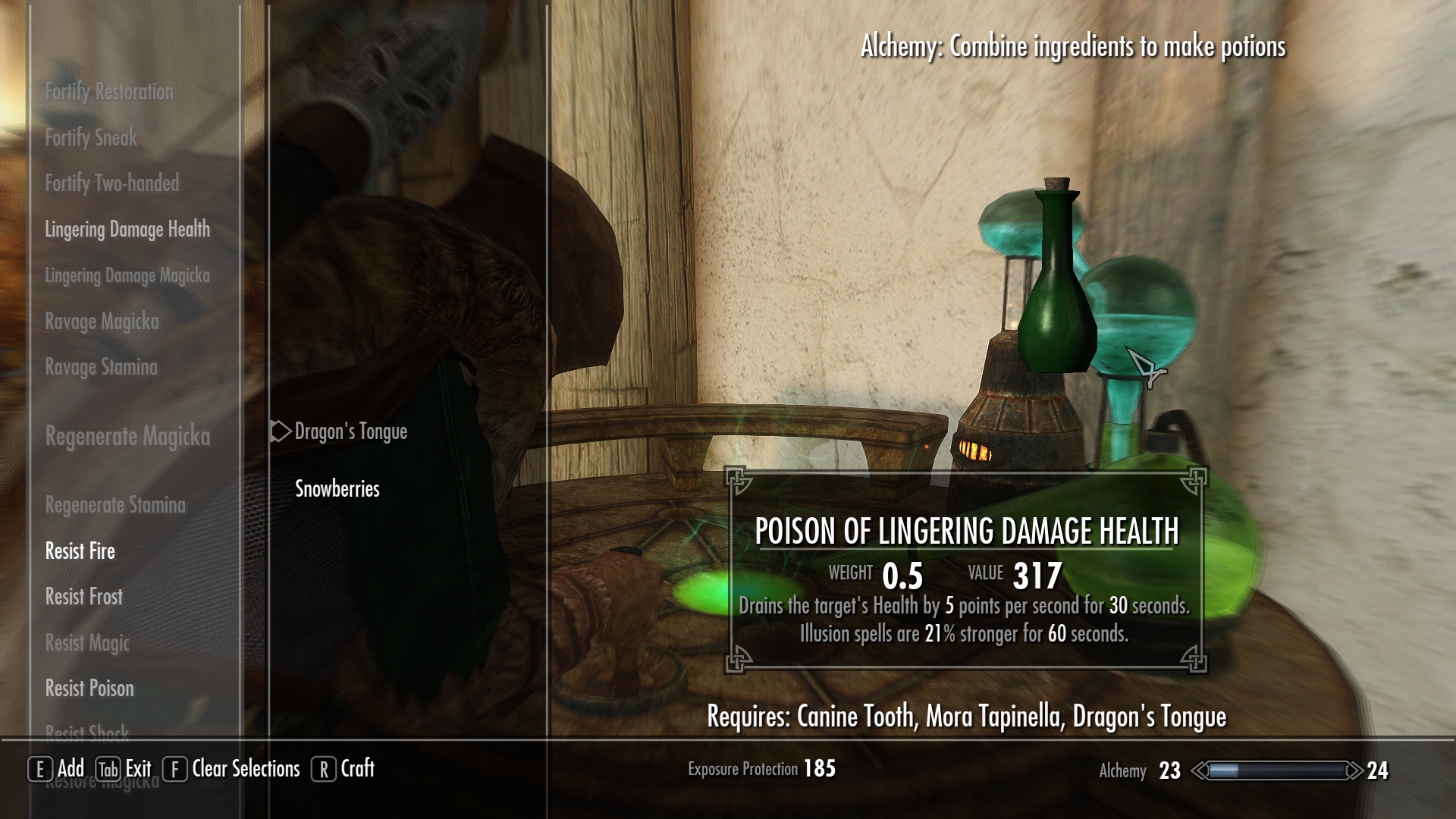Viewport: 1456px width, 819px height.
Task: Highlight the Regenerate Magicka effect
Action: point(127,436)
